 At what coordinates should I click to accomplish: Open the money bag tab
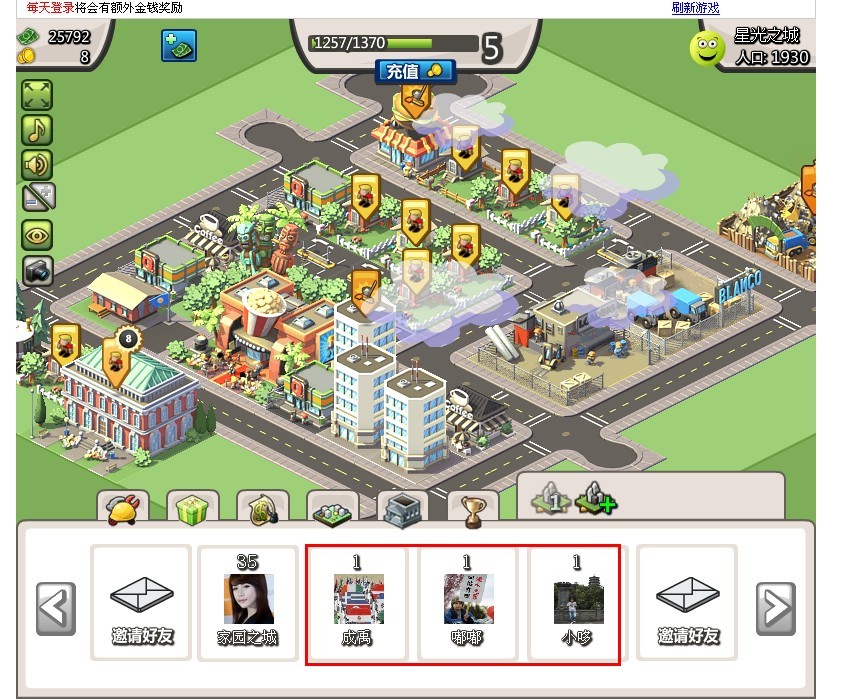pyautogui.click(x=262, y=508)
